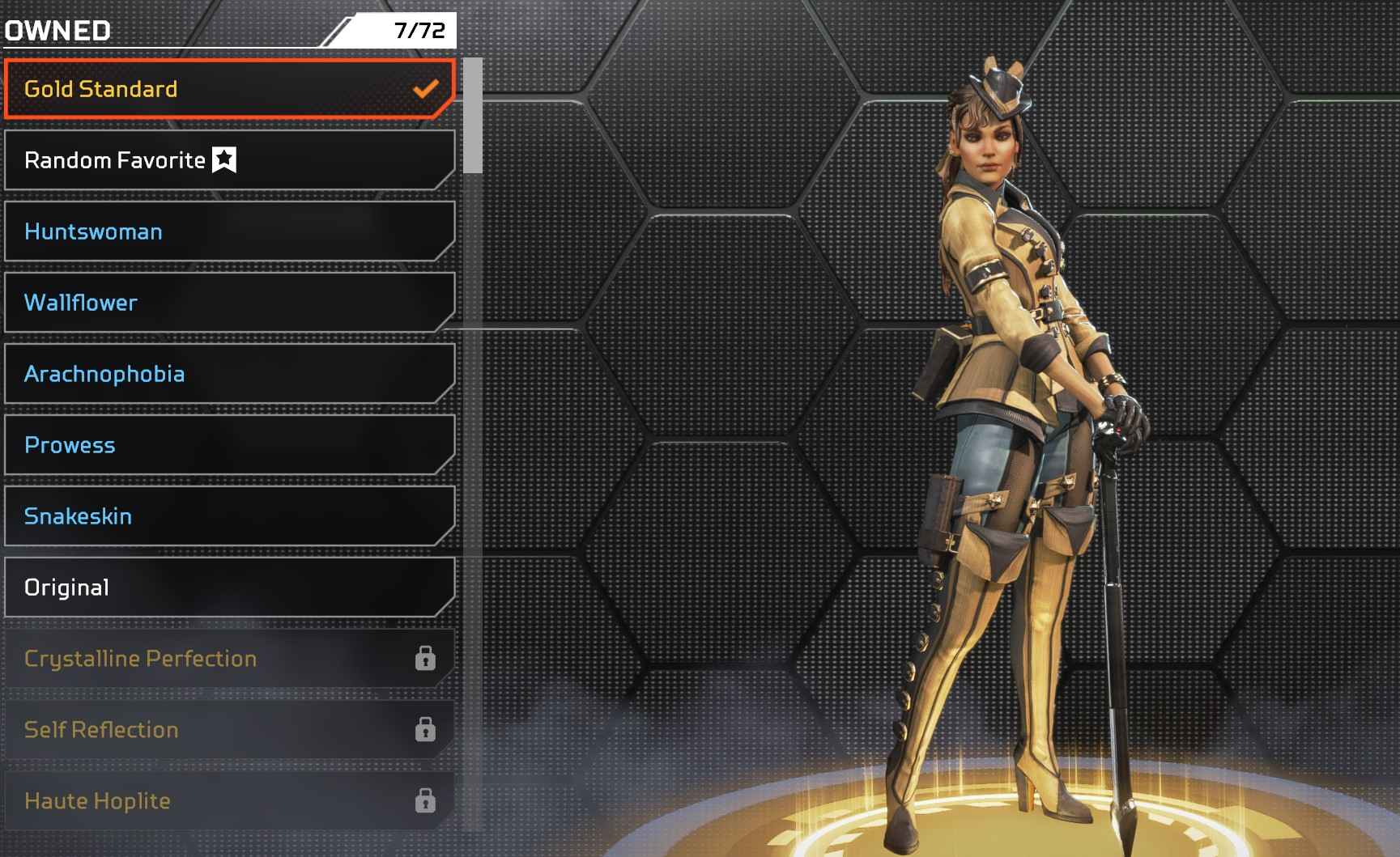The height and width of the screenshot is (857, 1400).
Task: Preview the Arachnophobia skin
Action: [x=229, y=374]
